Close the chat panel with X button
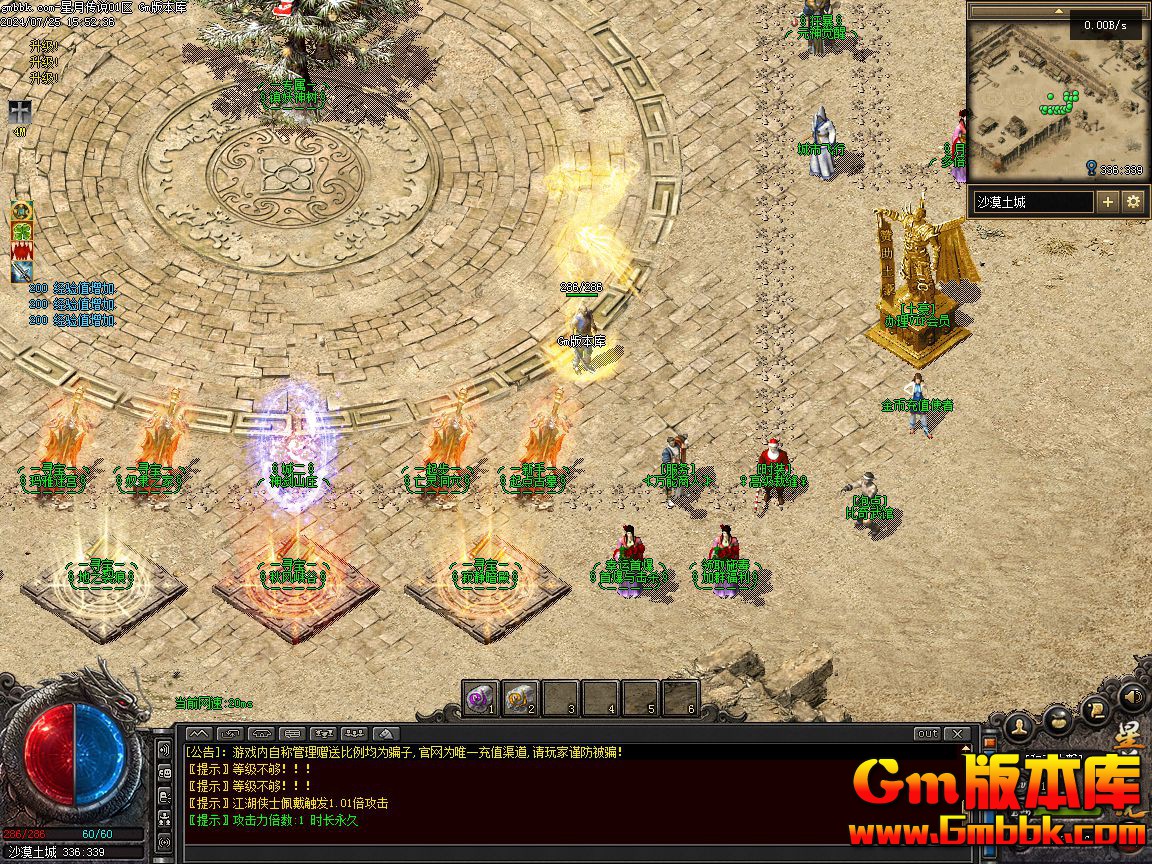Viewport: 1152px width, 864px height. click(x=958, y=734)
